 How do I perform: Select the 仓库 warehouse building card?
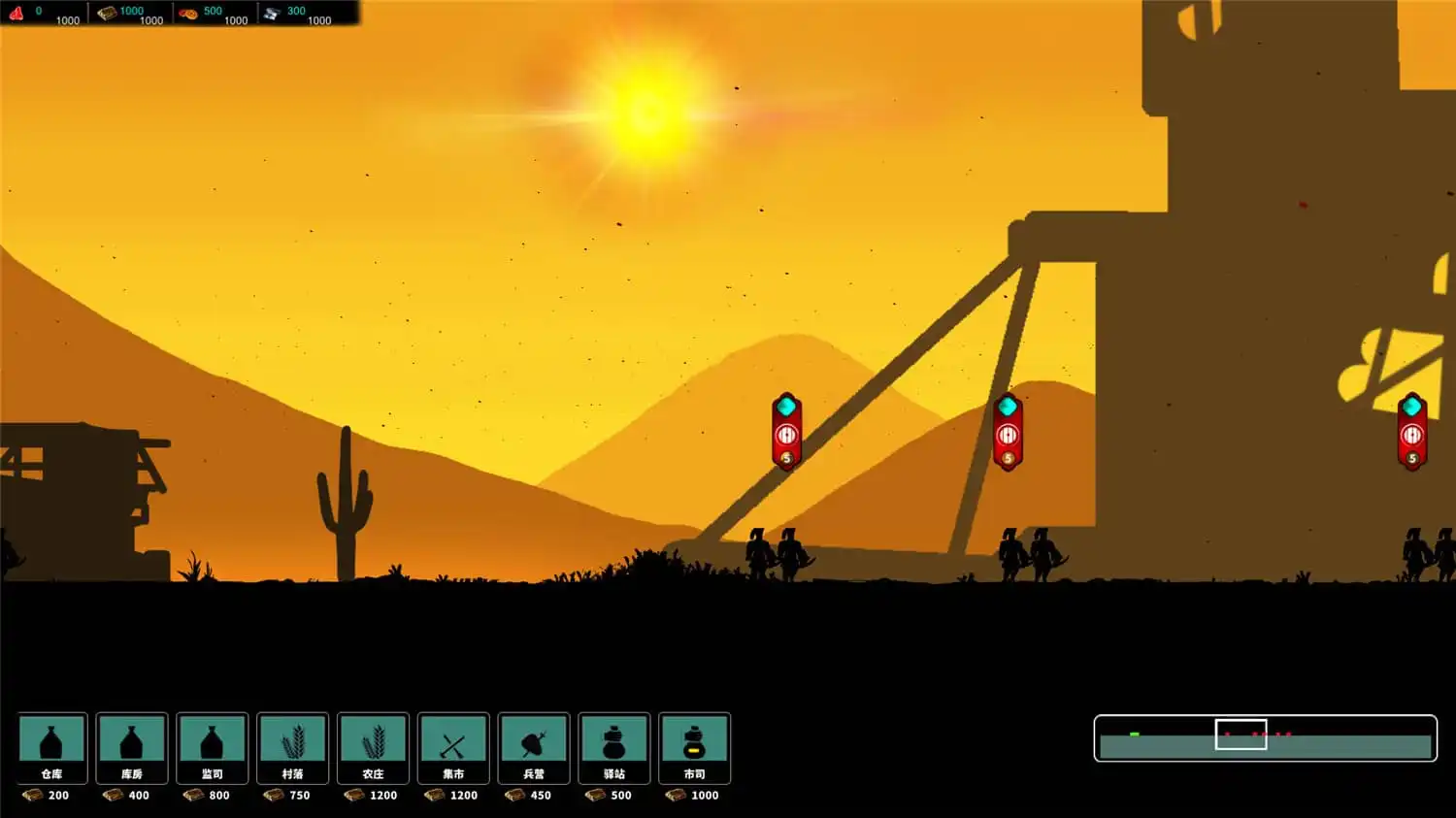pos(52,748)
